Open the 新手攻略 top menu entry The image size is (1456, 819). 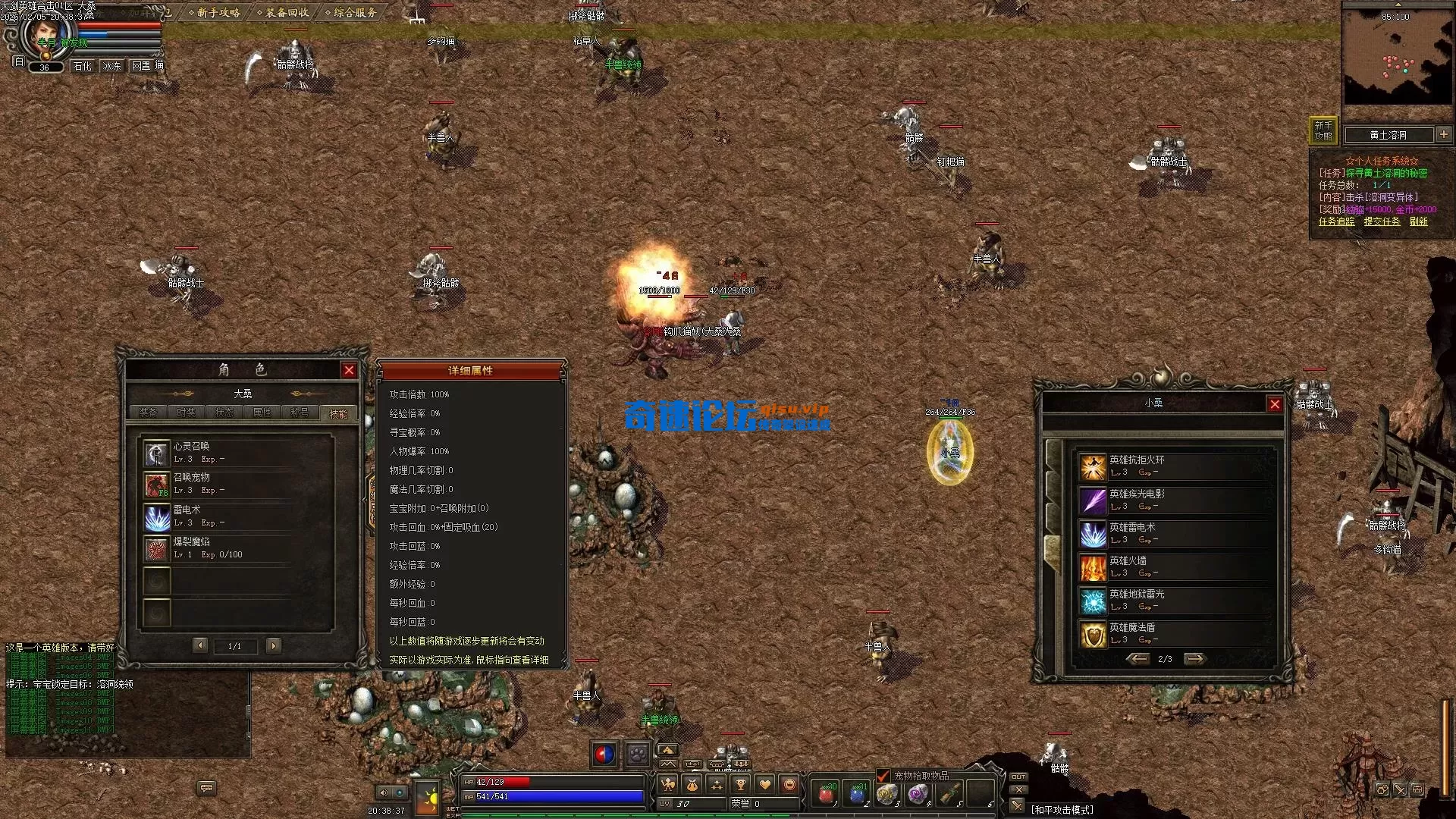pyautogui.click(x=215, y=12)
